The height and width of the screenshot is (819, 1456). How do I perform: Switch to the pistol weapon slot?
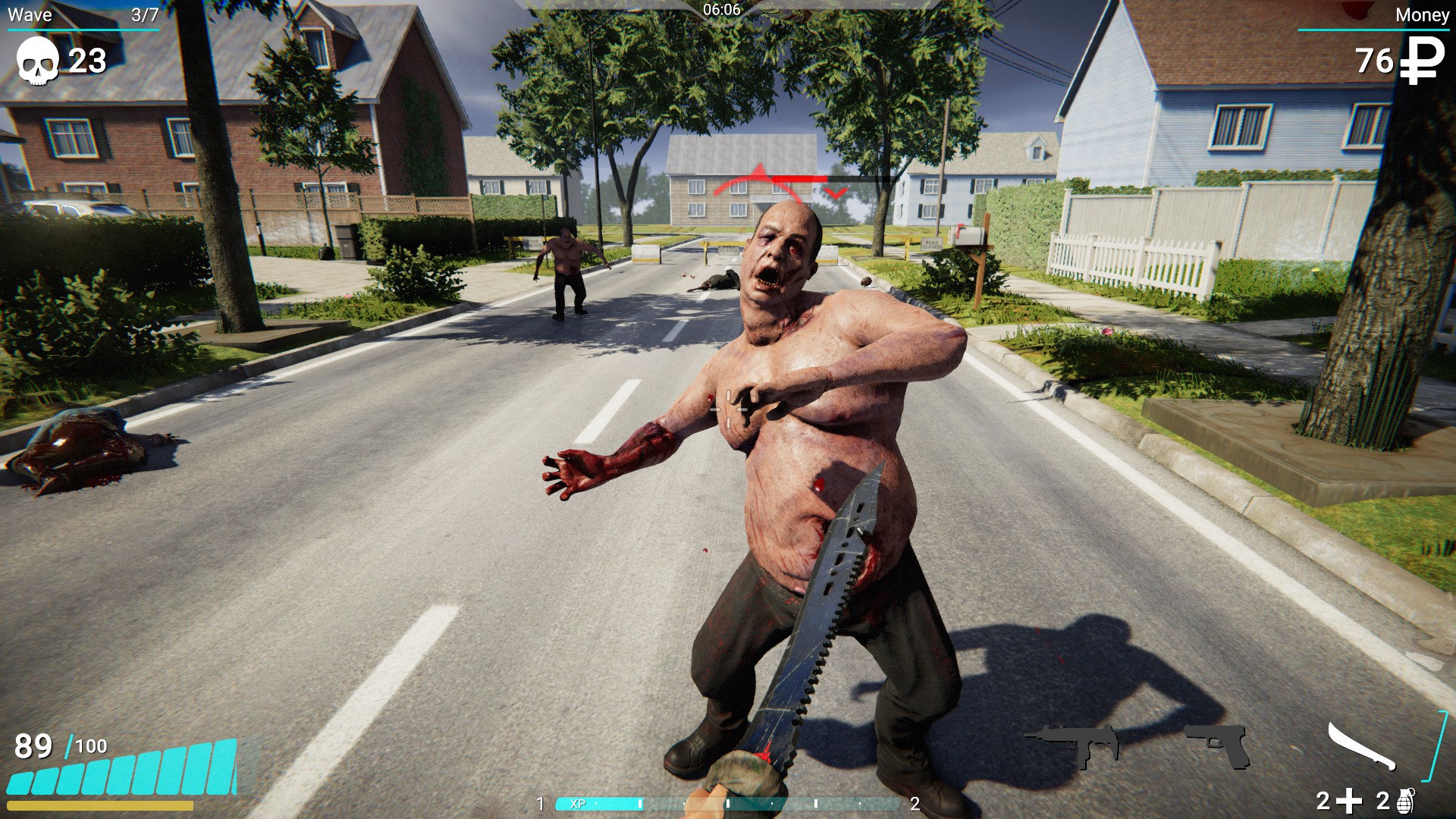click(1218, 745)
